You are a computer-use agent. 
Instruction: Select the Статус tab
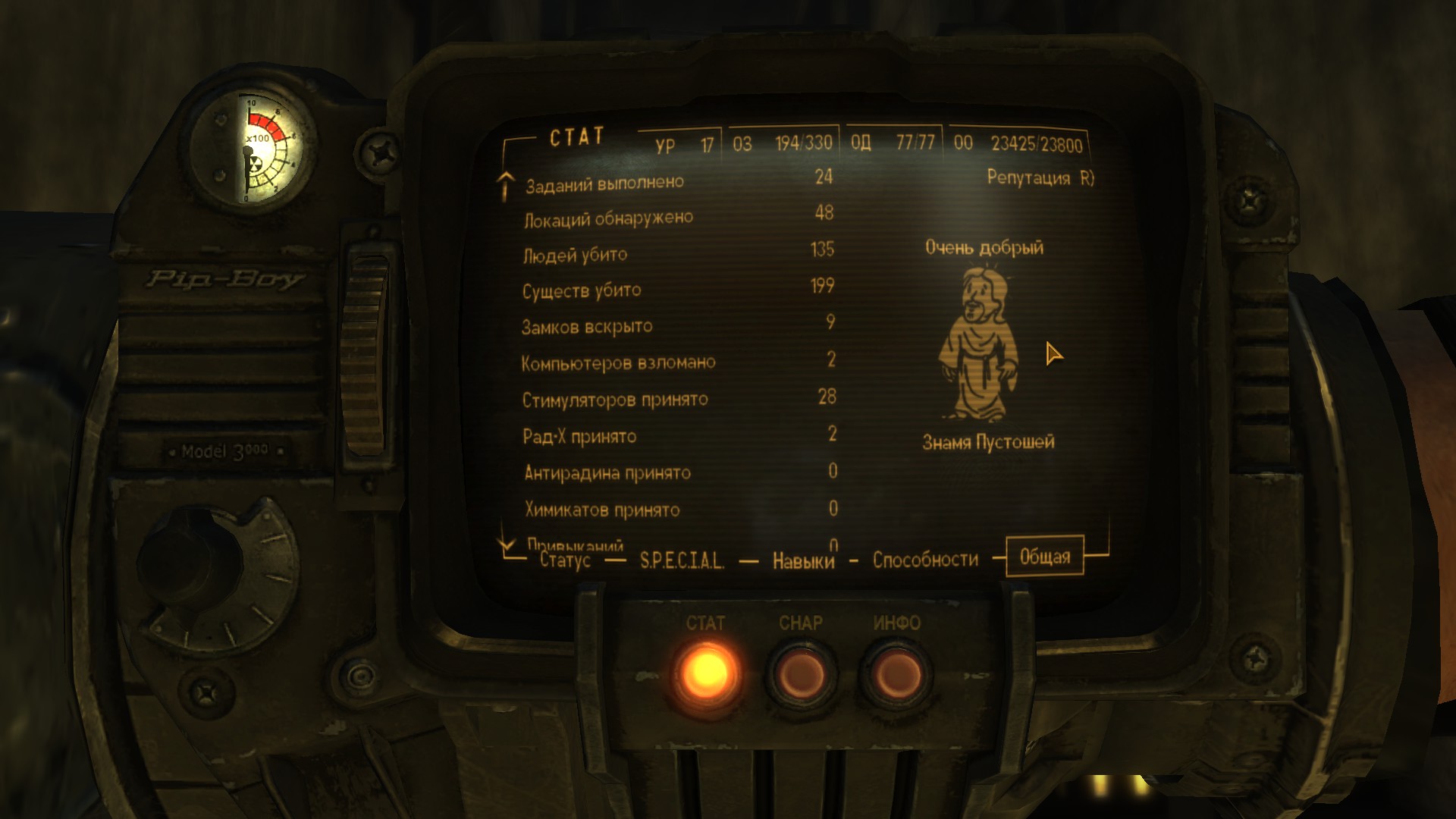click(565, 560)
